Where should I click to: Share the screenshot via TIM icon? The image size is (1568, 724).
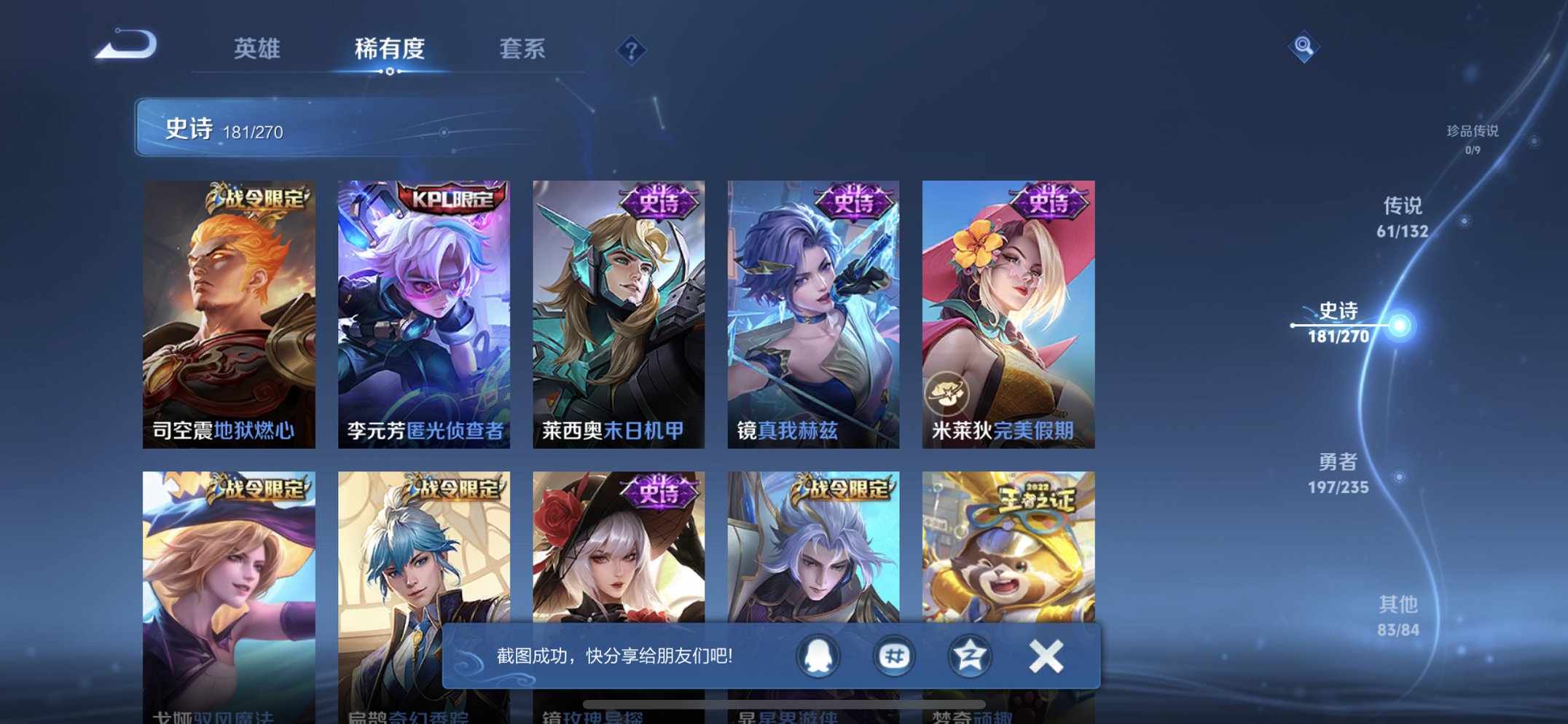895,655
